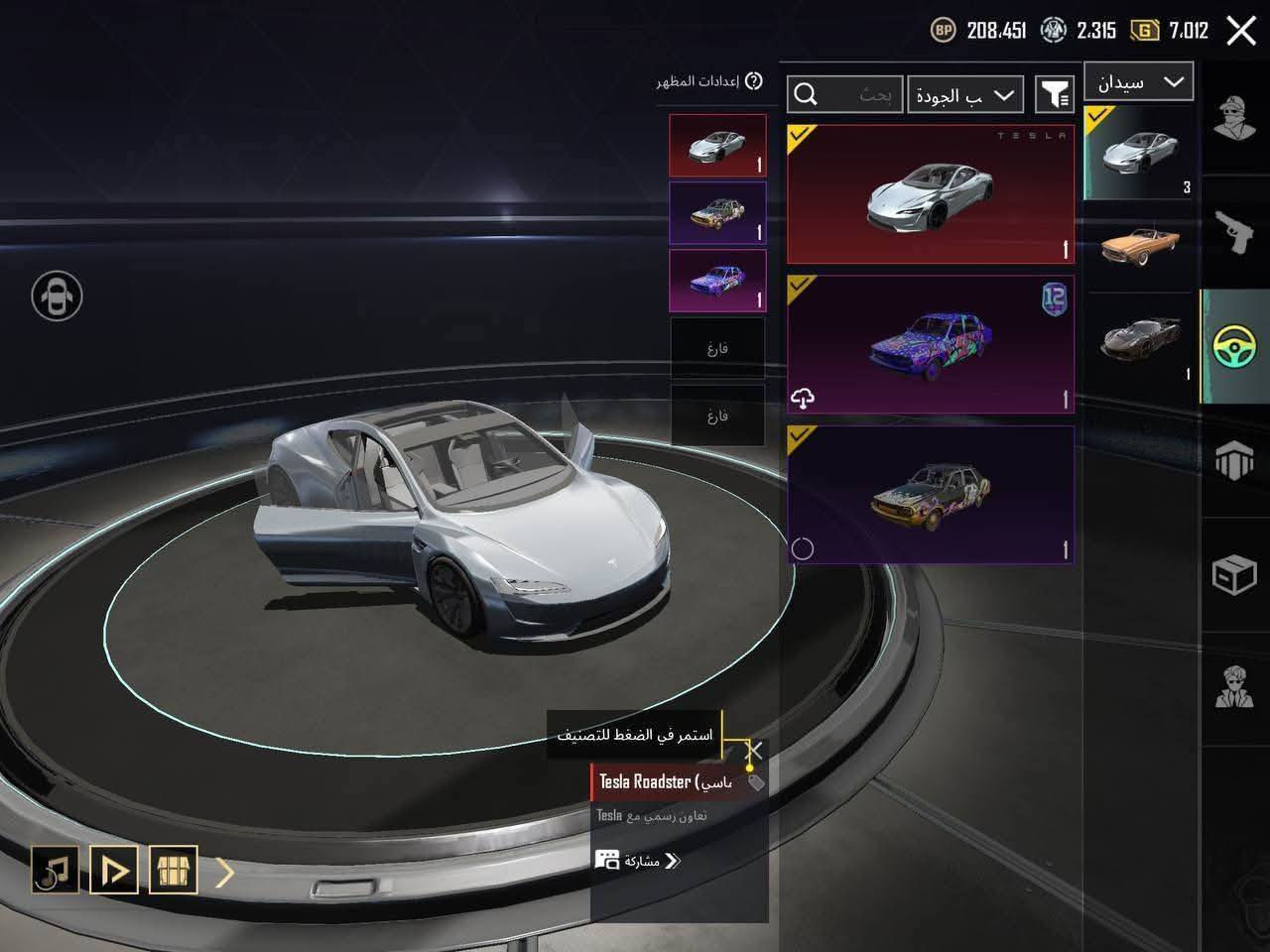1270x952 pixels.
Task: Open the سيدان vehicle type dropdown
Action: 1138,82
